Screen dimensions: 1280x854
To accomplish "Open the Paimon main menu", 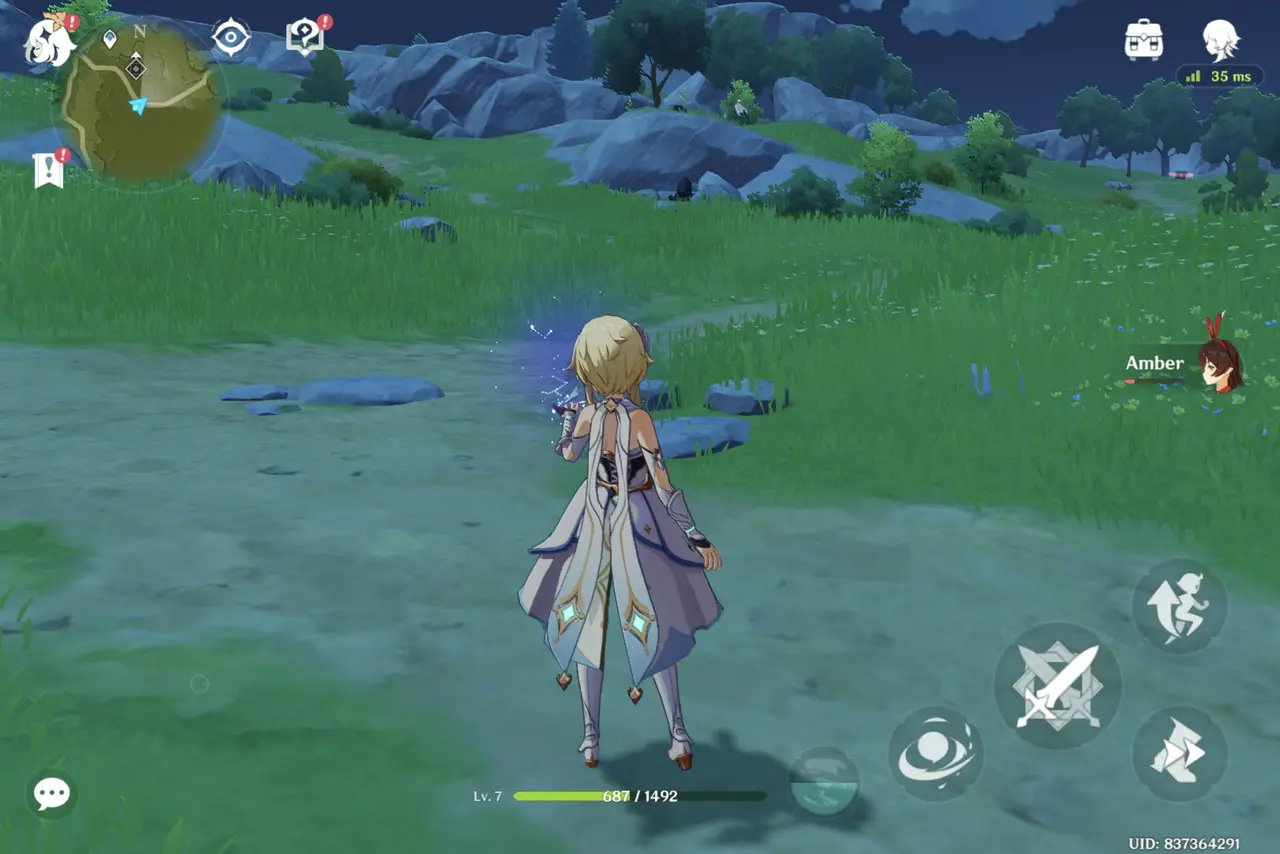I will (48, 40).
